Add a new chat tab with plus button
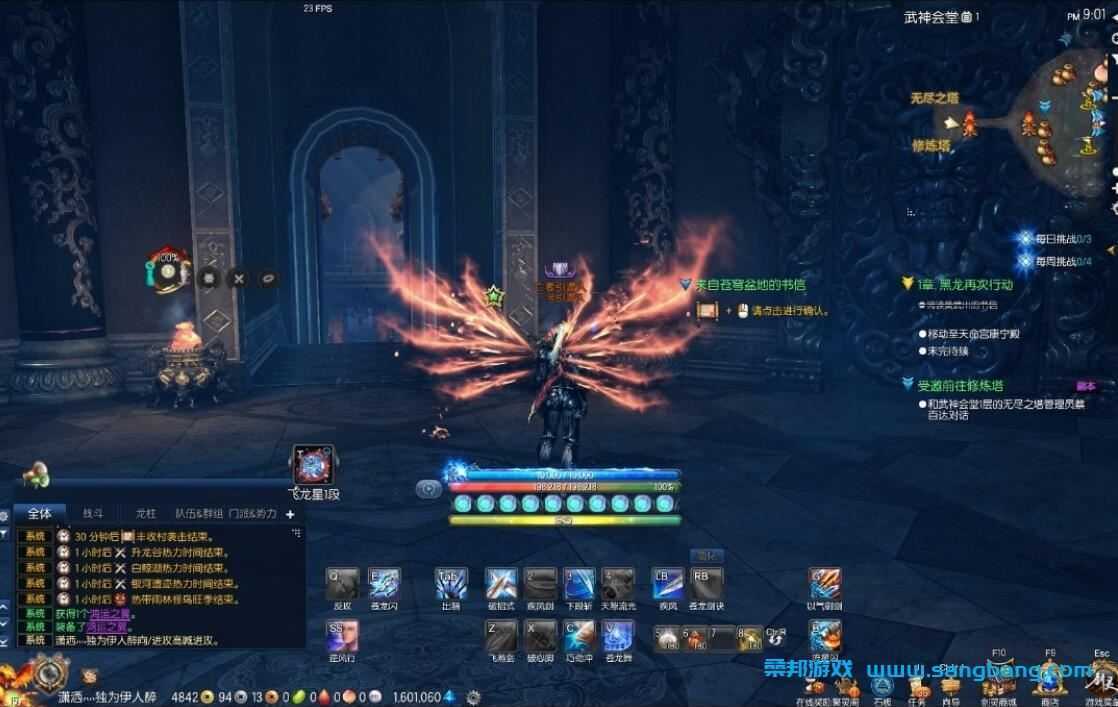 pyautogui.click(x=291, y=514)
